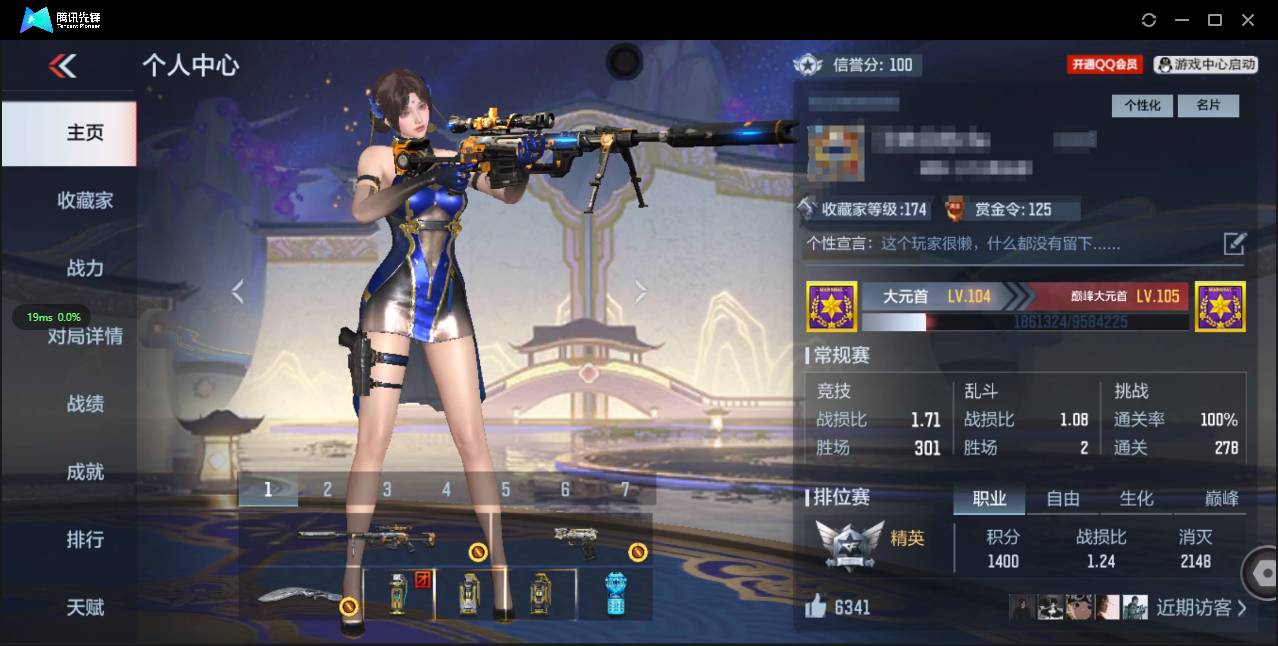Image resolution: width=1278 pixels, height=646 pixels.
Task: View the 排行 rankings page
Action: pyautogui.click(x=85, y=540)
